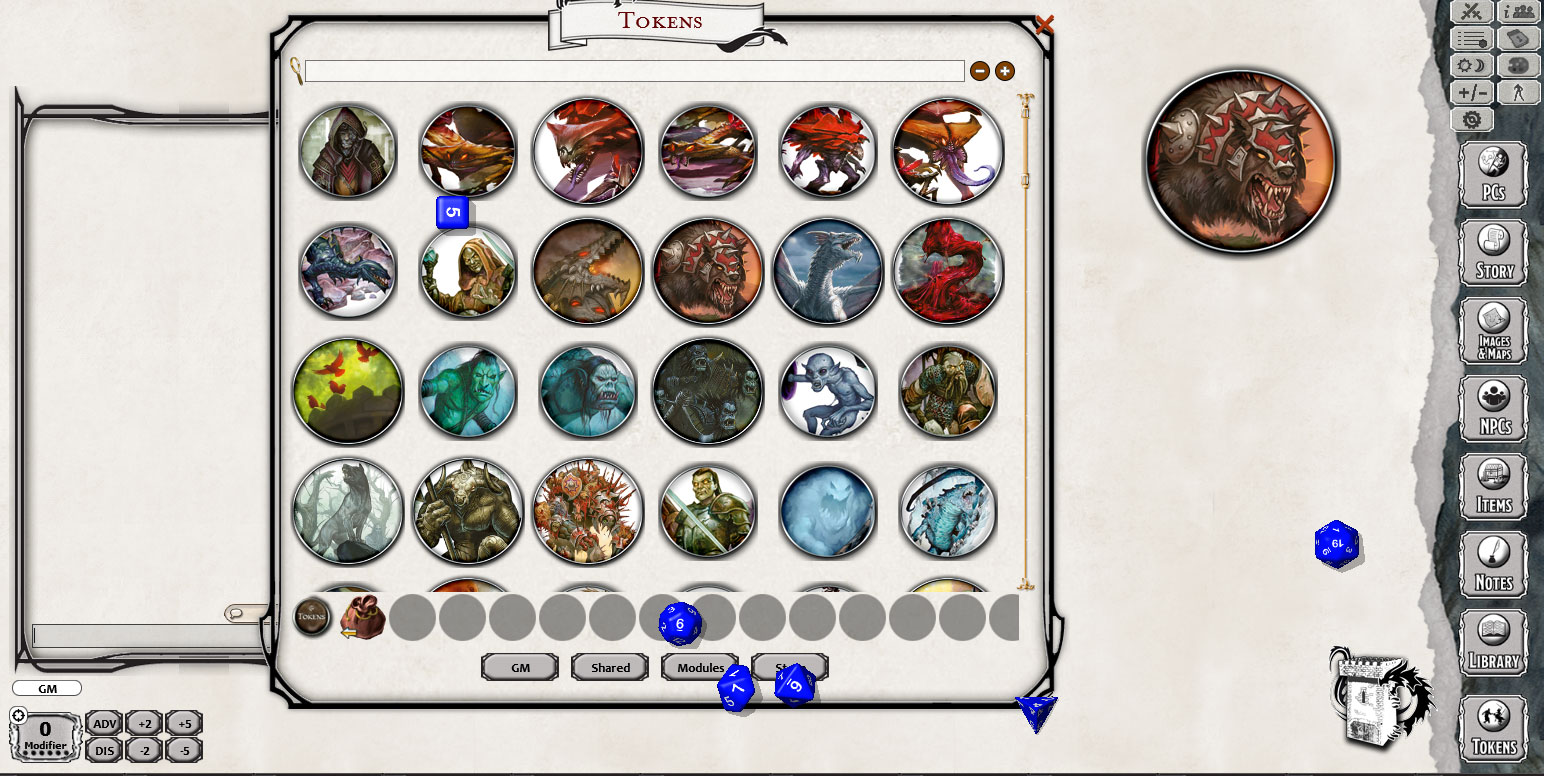1544x776 pixels.
Task: Open the Images & Maps sidebar panel
Action: pos(1492,330)
